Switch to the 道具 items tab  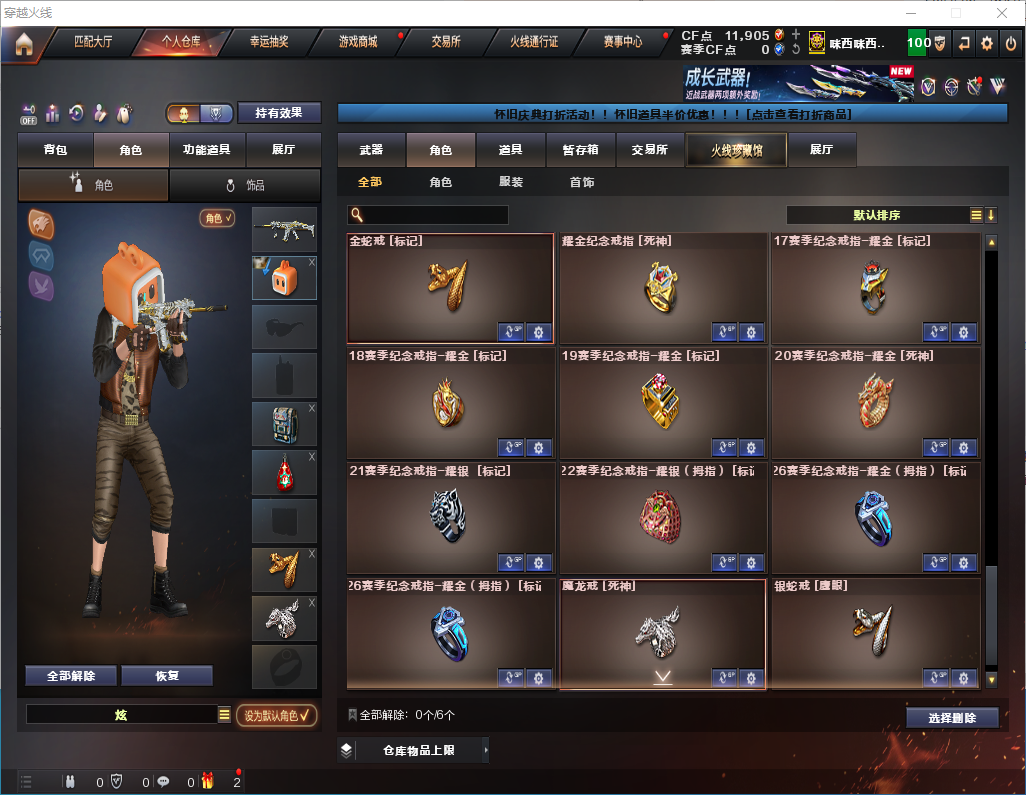tap(511, 150)
